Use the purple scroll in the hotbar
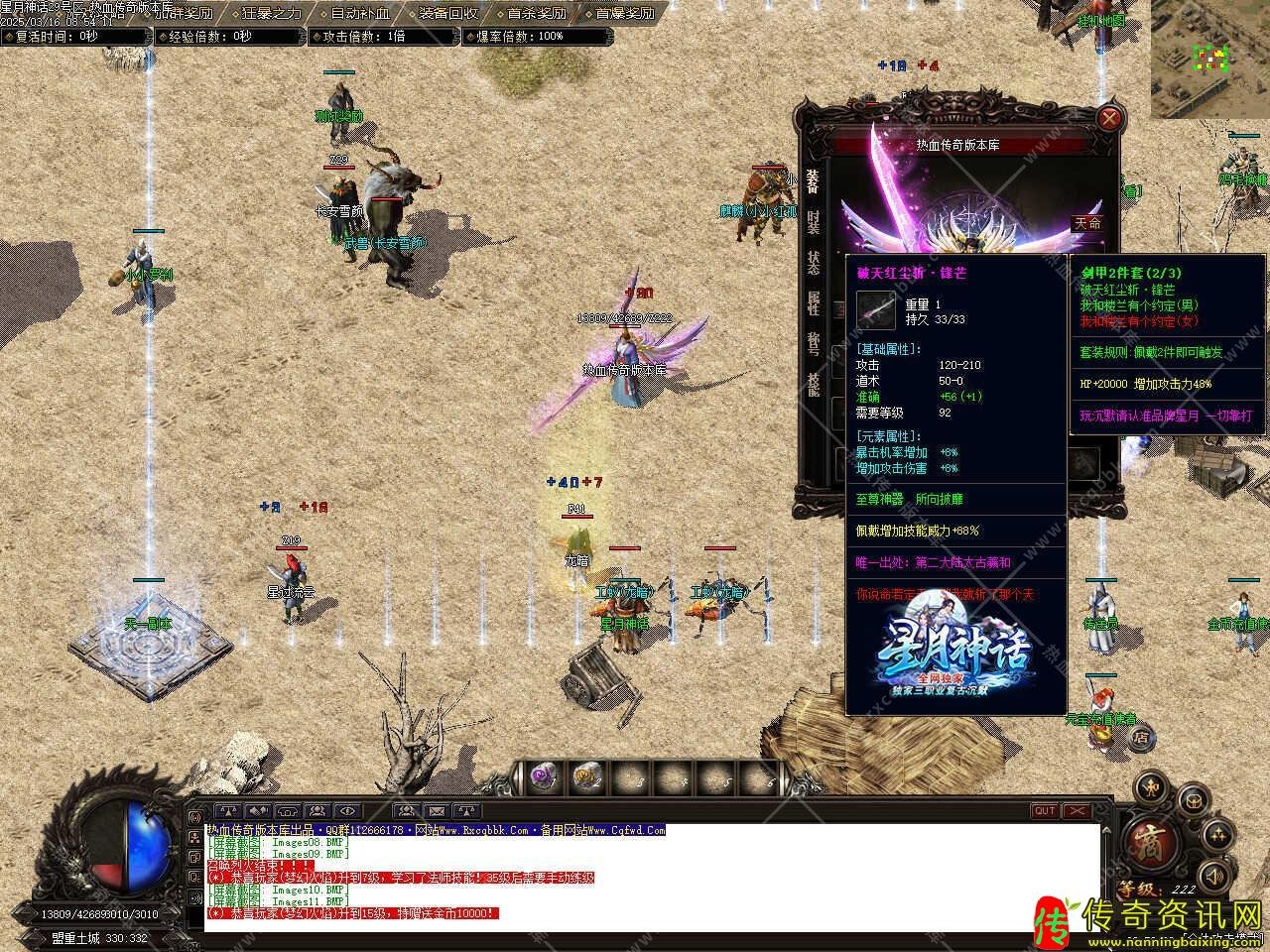Viewport: 1270px width, 952px height. [542, 777]
